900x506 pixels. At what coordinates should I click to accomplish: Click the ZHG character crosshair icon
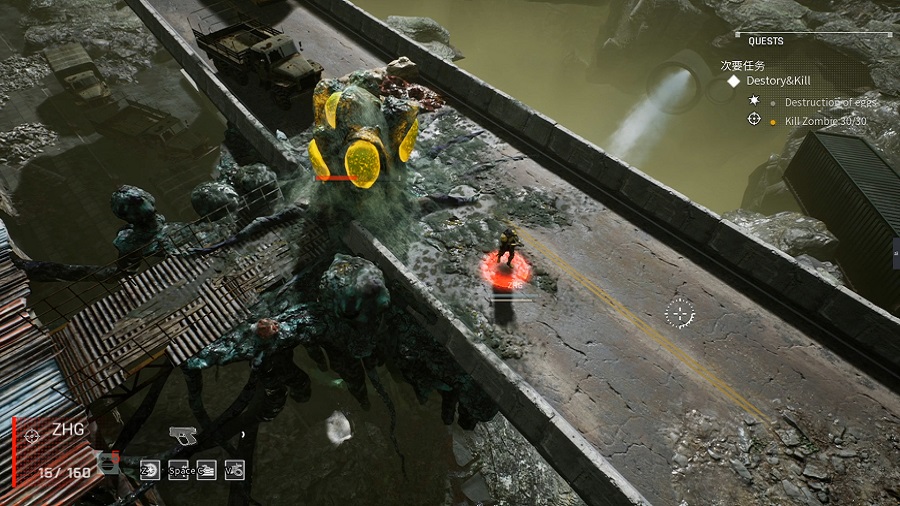(33, 435)
